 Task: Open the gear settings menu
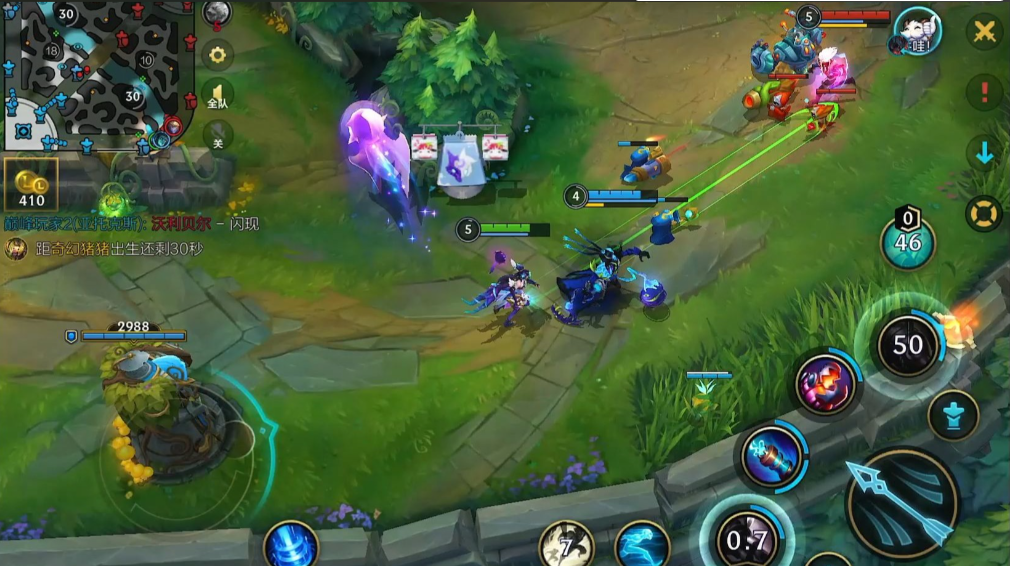217,54
